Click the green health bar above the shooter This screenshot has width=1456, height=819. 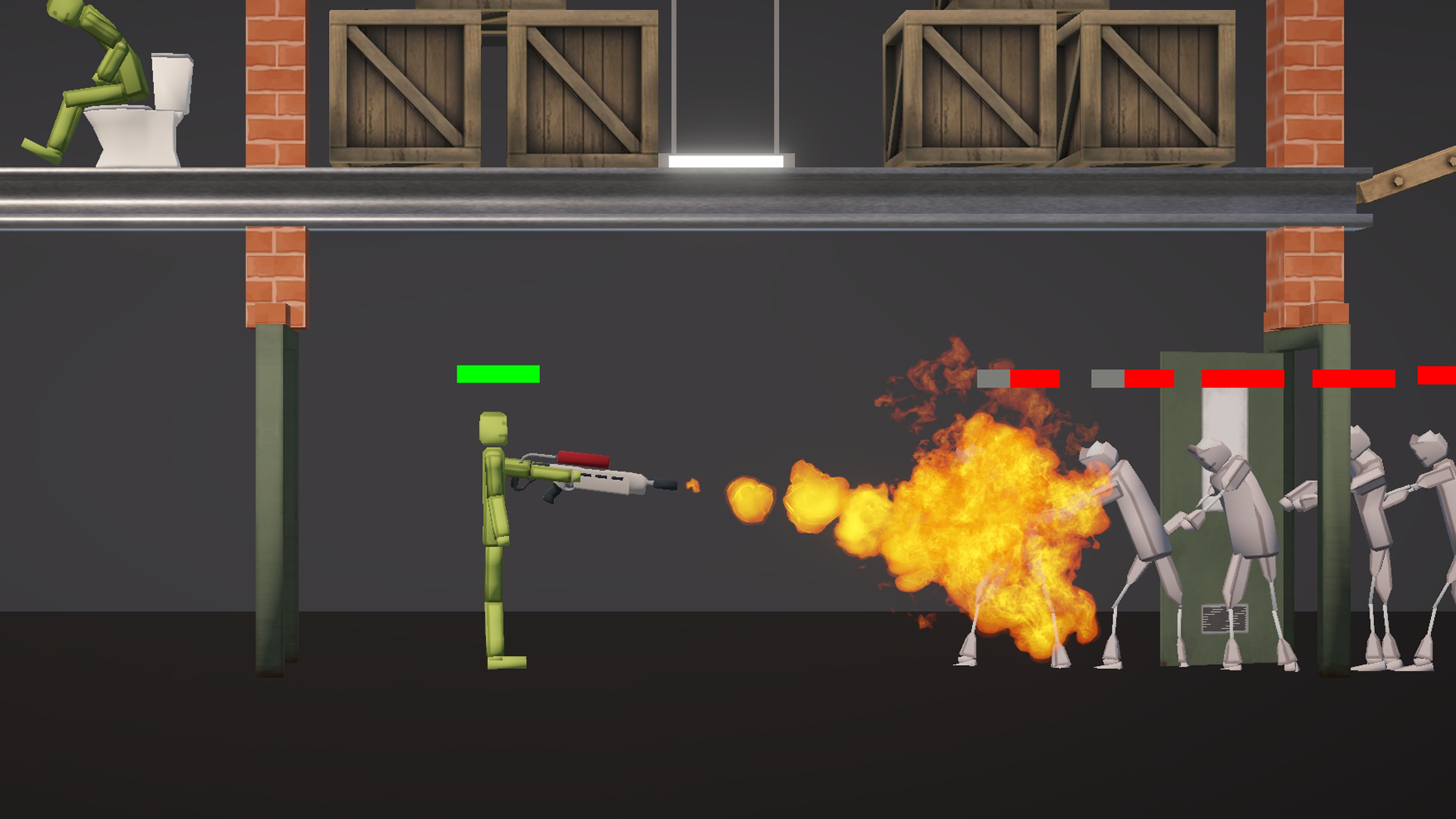coord(498,373)
